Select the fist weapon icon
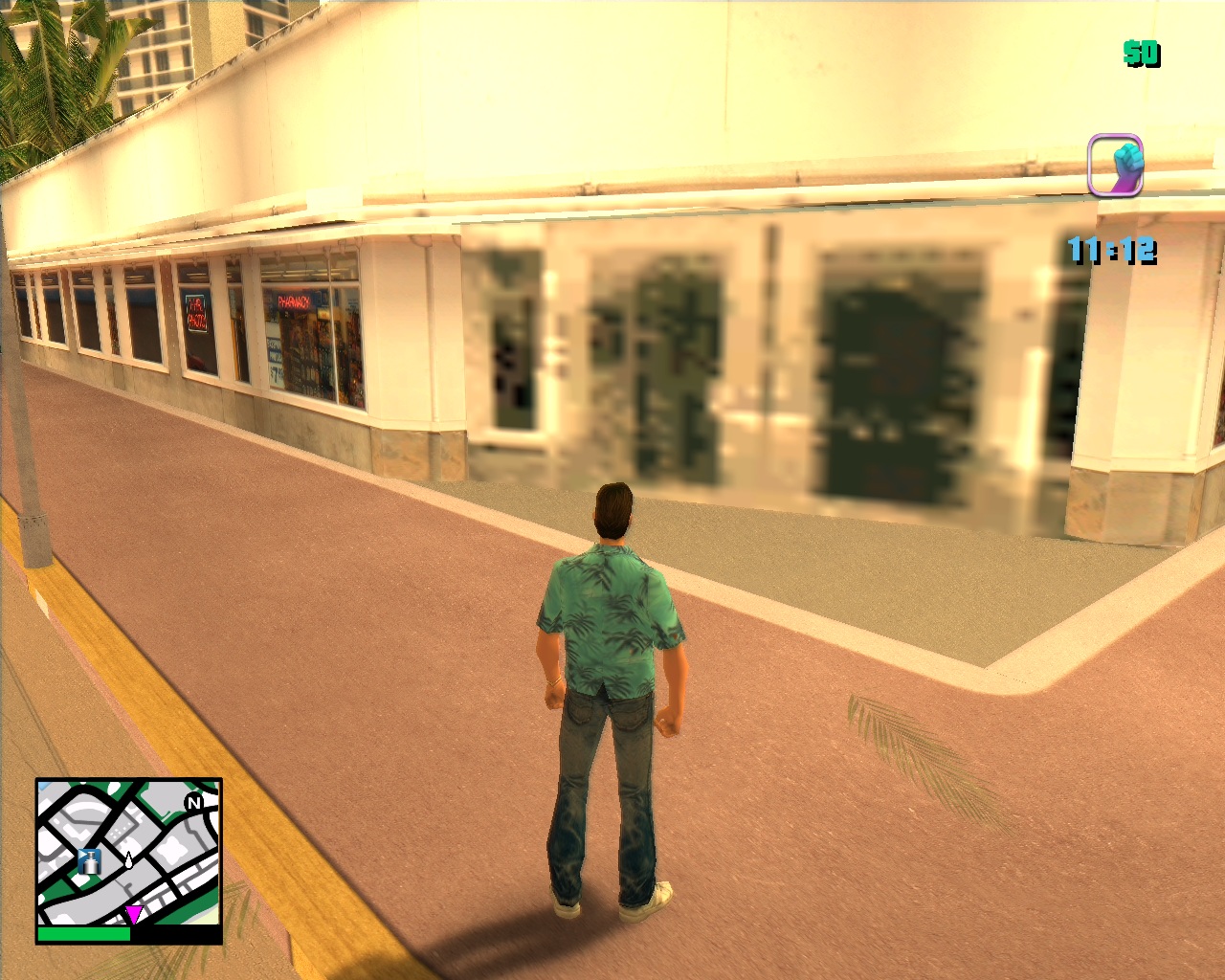Viewport: 1225px width, 980px height. pos(1116,166)
